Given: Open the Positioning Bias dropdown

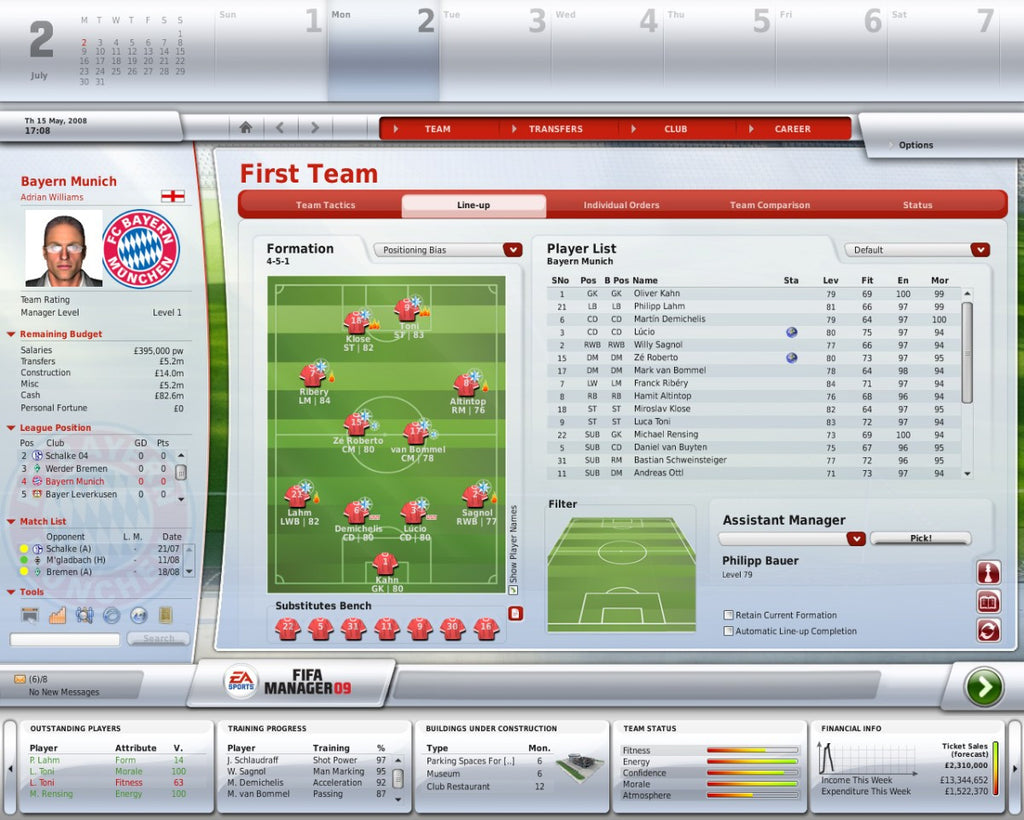Looking at the screenshot, I should pyautogui.click(x=448, y=250).
